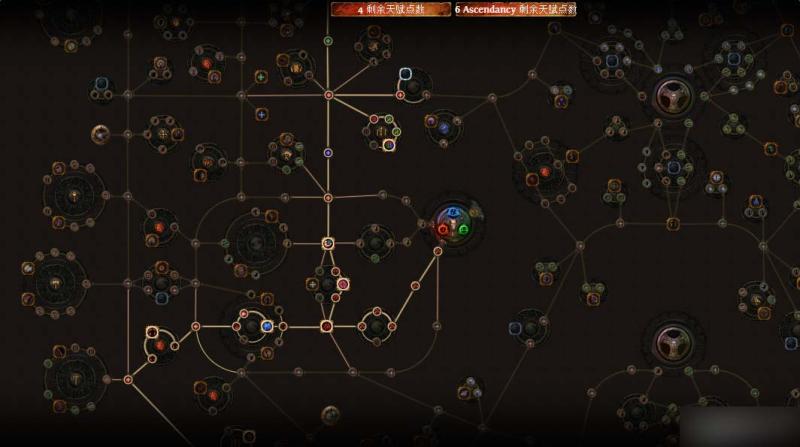Allocate the white-glowing framed notable passive
Screen dimensions: 800x447
coord(406,74)
